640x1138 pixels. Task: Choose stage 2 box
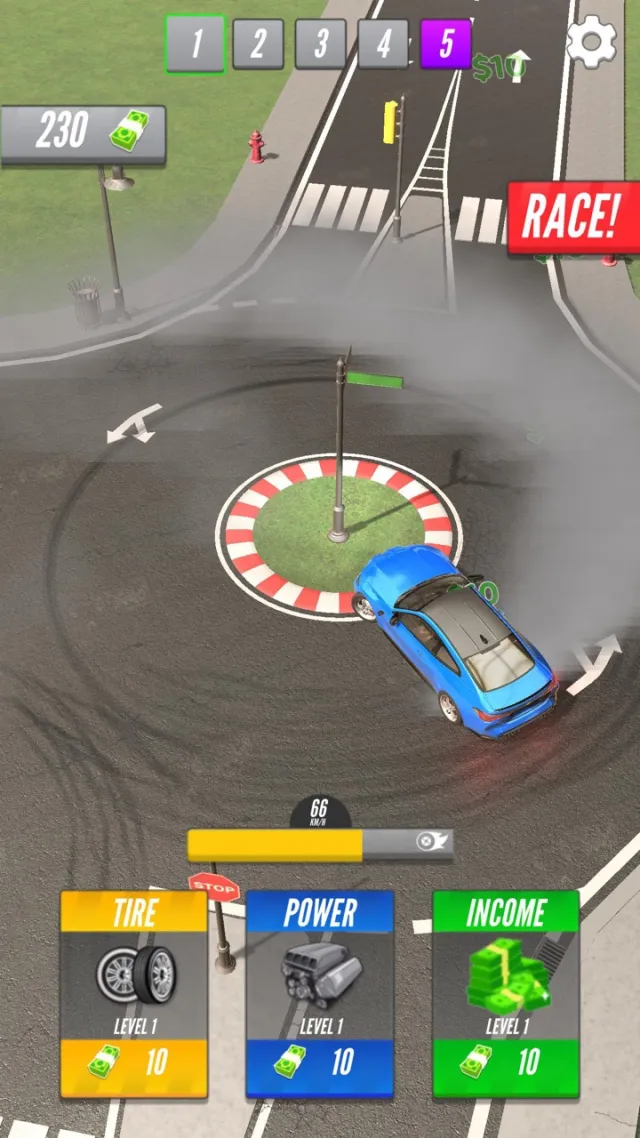tap(258, 44)
